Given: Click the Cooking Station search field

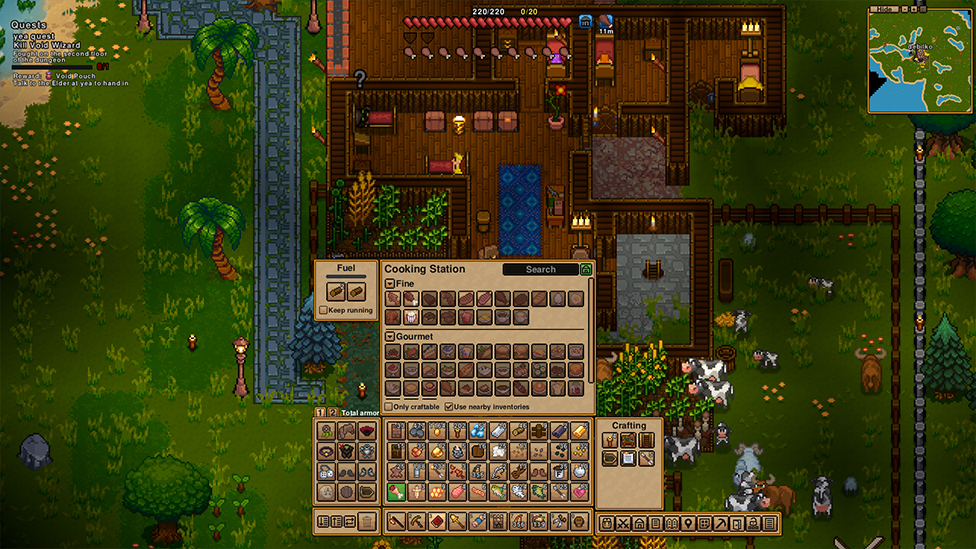Looking at the screenshot, I should (540, 269).
